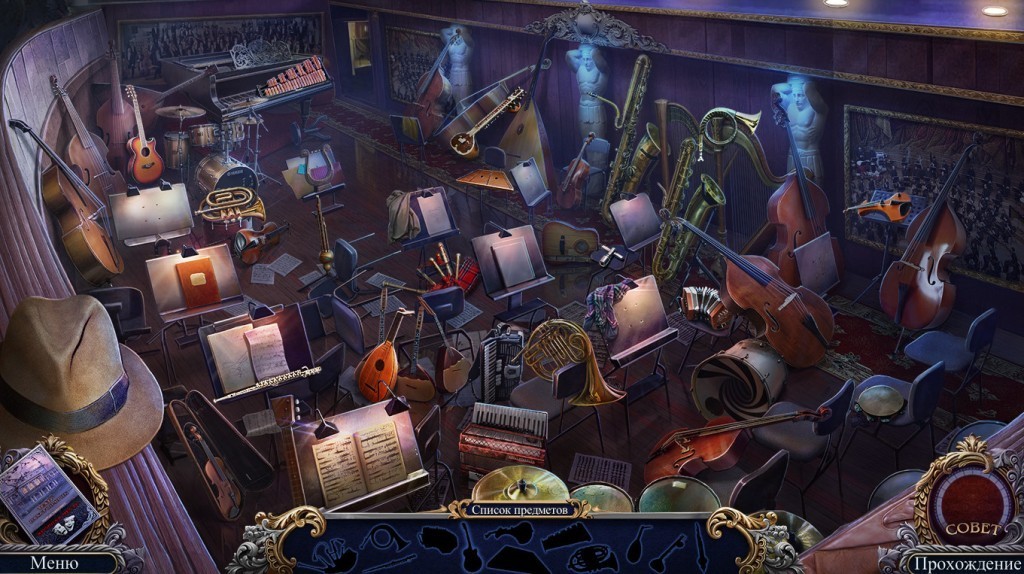Image resolution: width=1024 pixels, height=574 pixels.
Task: Select the guitar silhouette in item list
Action: (469, 548)
